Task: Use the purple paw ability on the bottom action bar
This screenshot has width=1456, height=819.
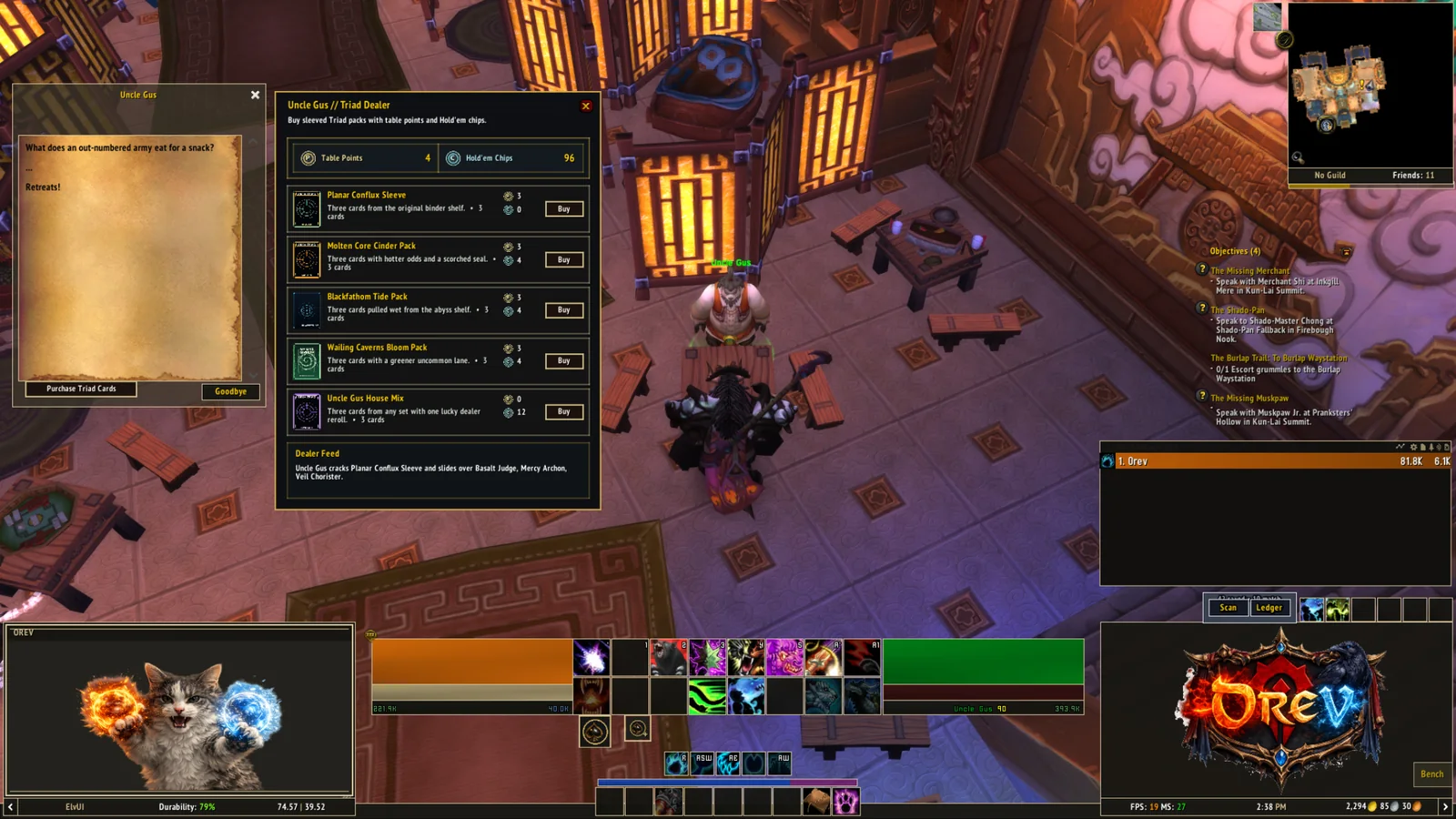Action: click(x=846, y=802)
